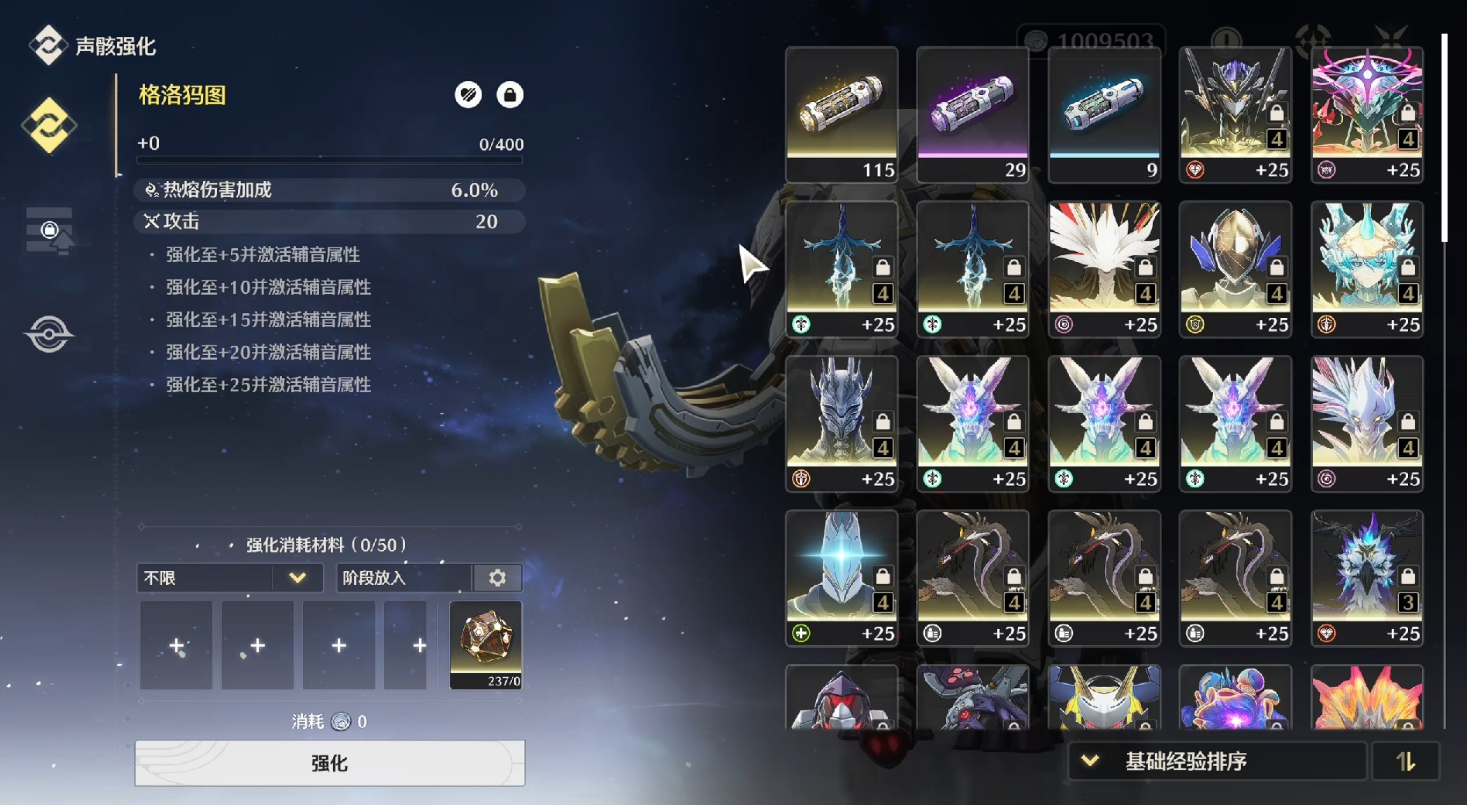Select the bronze cube material slot
1467x805 pixels.
click(x=486, y=645)
